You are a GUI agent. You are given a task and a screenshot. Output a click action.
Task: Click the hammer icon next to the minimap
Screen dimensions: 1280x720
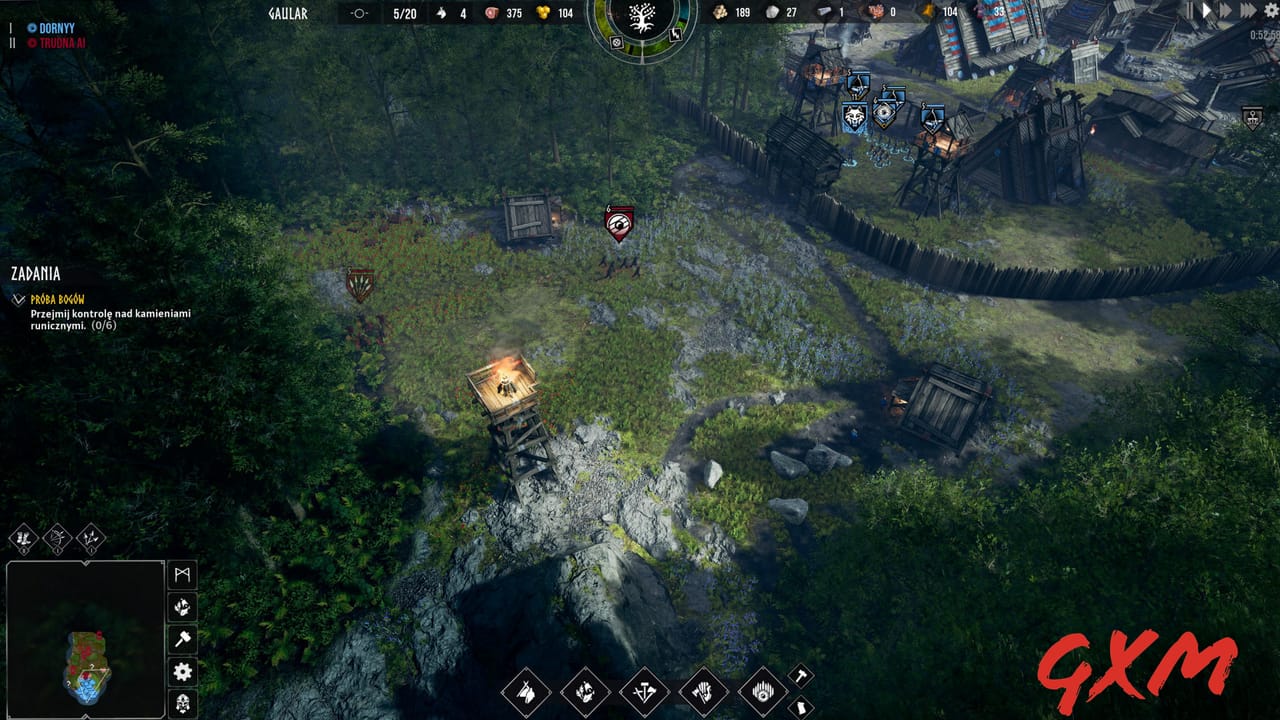click(x=181, y=637)
